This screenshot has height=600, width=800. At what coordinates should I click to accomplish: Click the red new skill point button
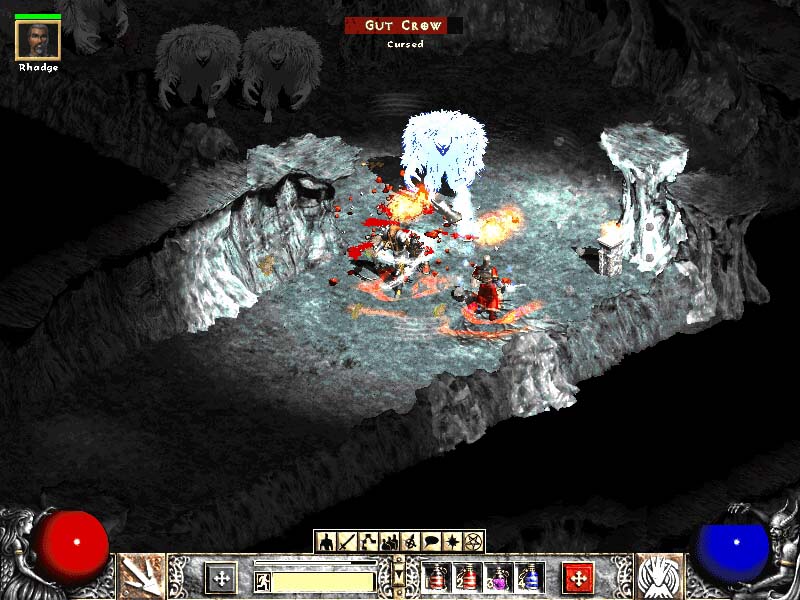click(x=578, y=577)
